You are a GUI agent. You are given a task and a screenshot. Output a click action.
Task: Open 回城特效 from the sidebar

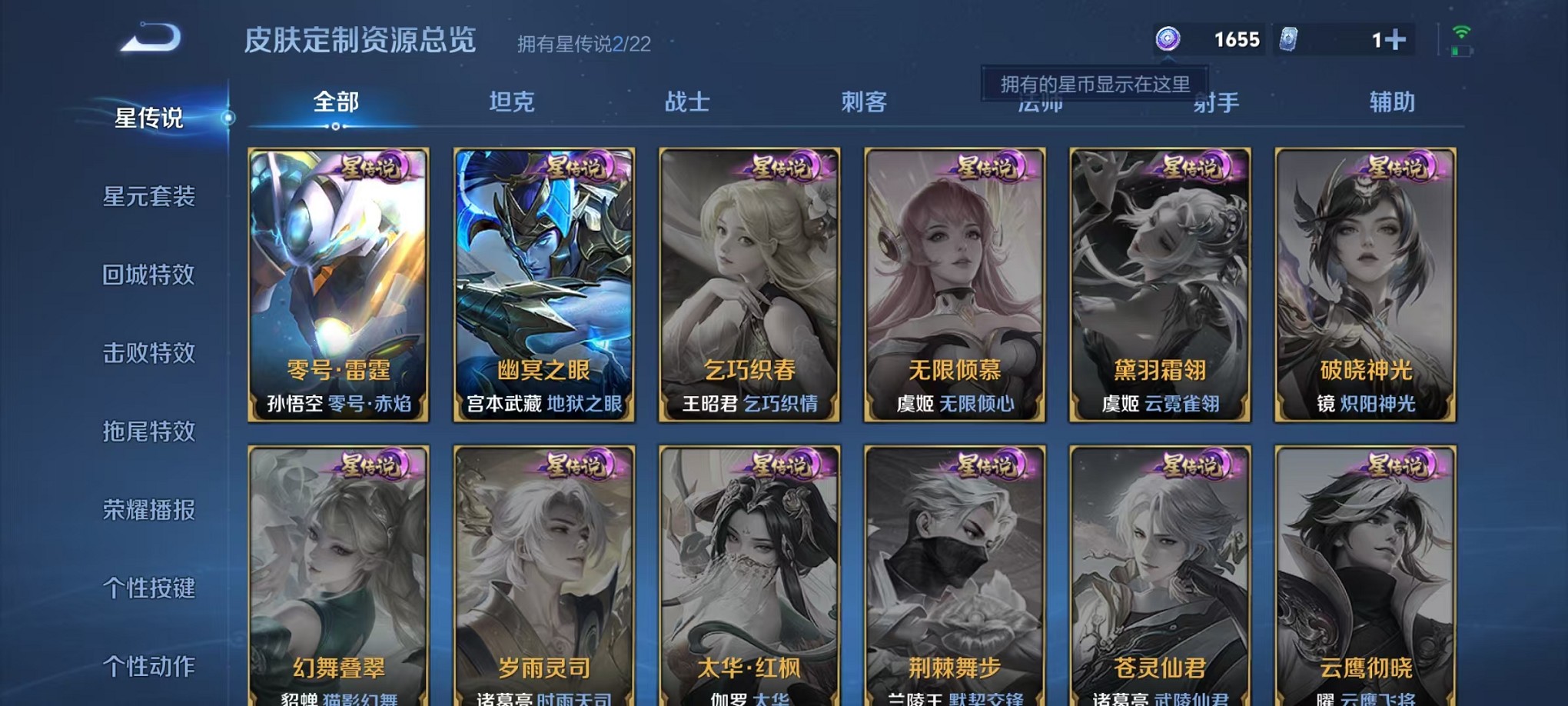[150, 275]
